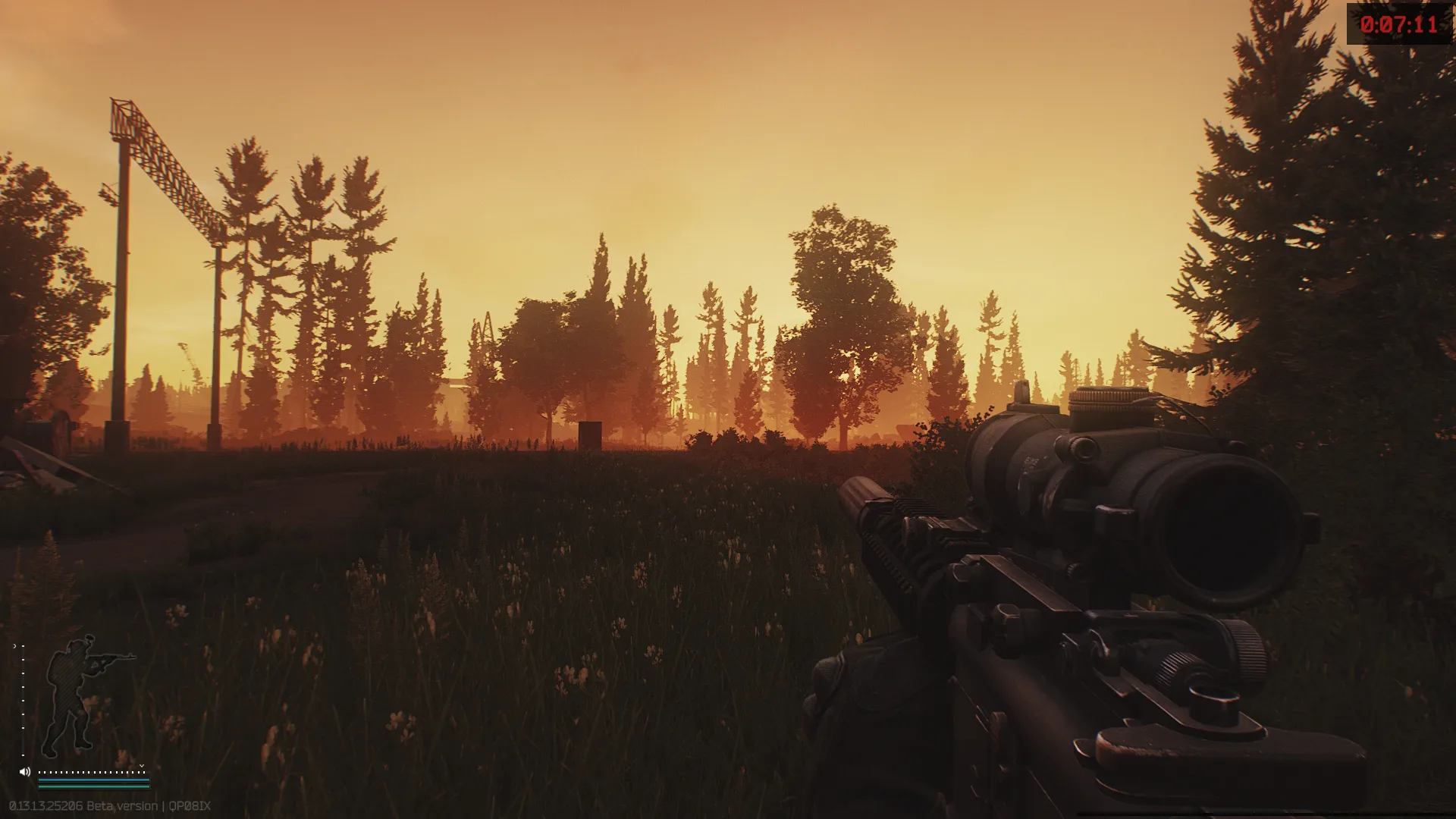Click the blue stamina bar
The width and height of the screenshot is (1456, 819).
(93, 779)
